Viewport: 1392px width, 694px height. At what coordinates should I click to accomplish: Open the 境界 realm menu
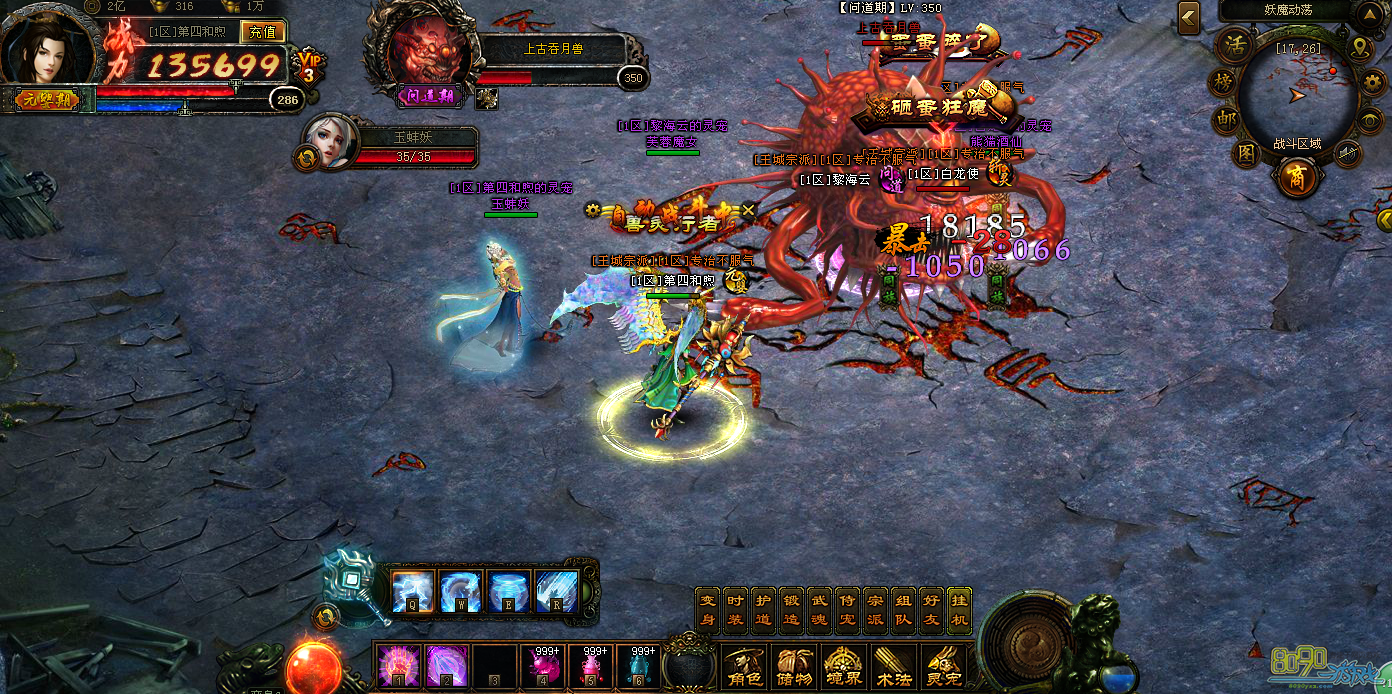pyautogui.click(x=843, y=665)
